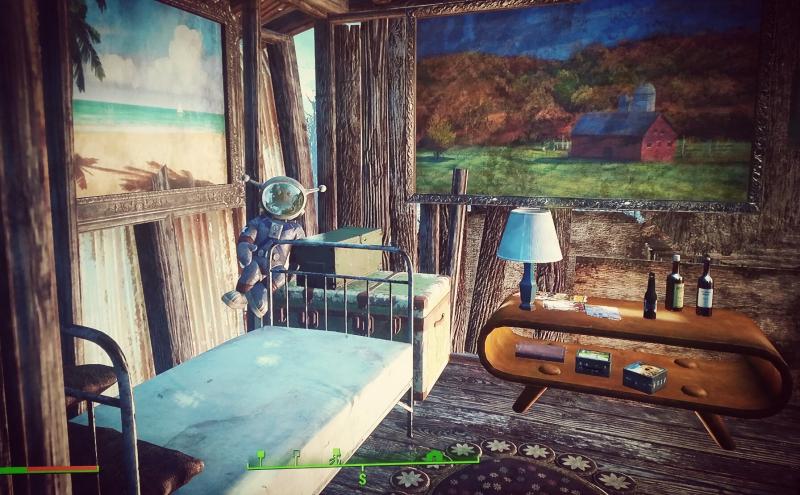Select the compass's south 'S' direction indicator

[x=363, y=480]
